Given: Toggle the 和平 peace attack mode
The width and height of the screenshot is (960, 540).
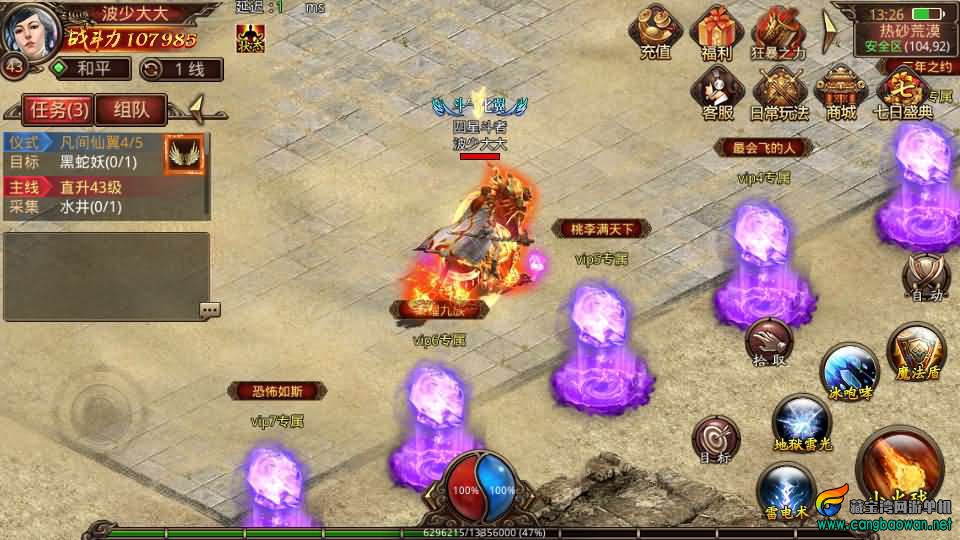Looking at the screenshot, I should (x=90, y=69).
